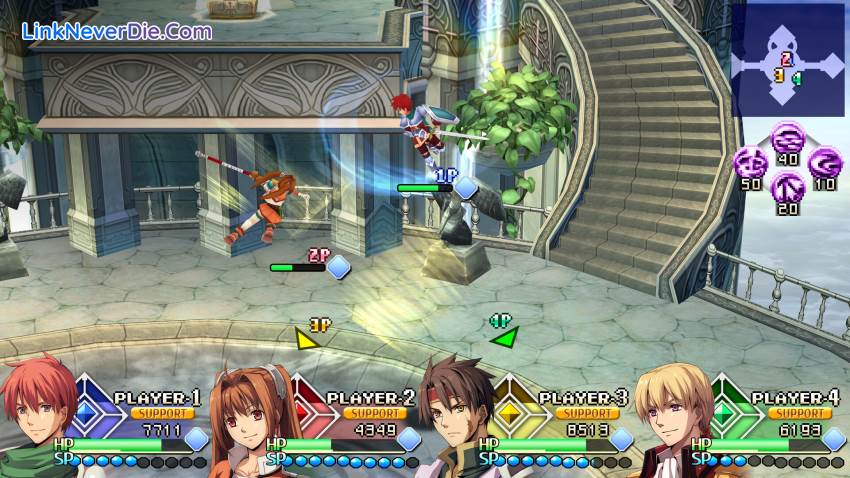Click the dungeon minimap
850x478 pixels.
pyautogui.click(x=788, y=59)
